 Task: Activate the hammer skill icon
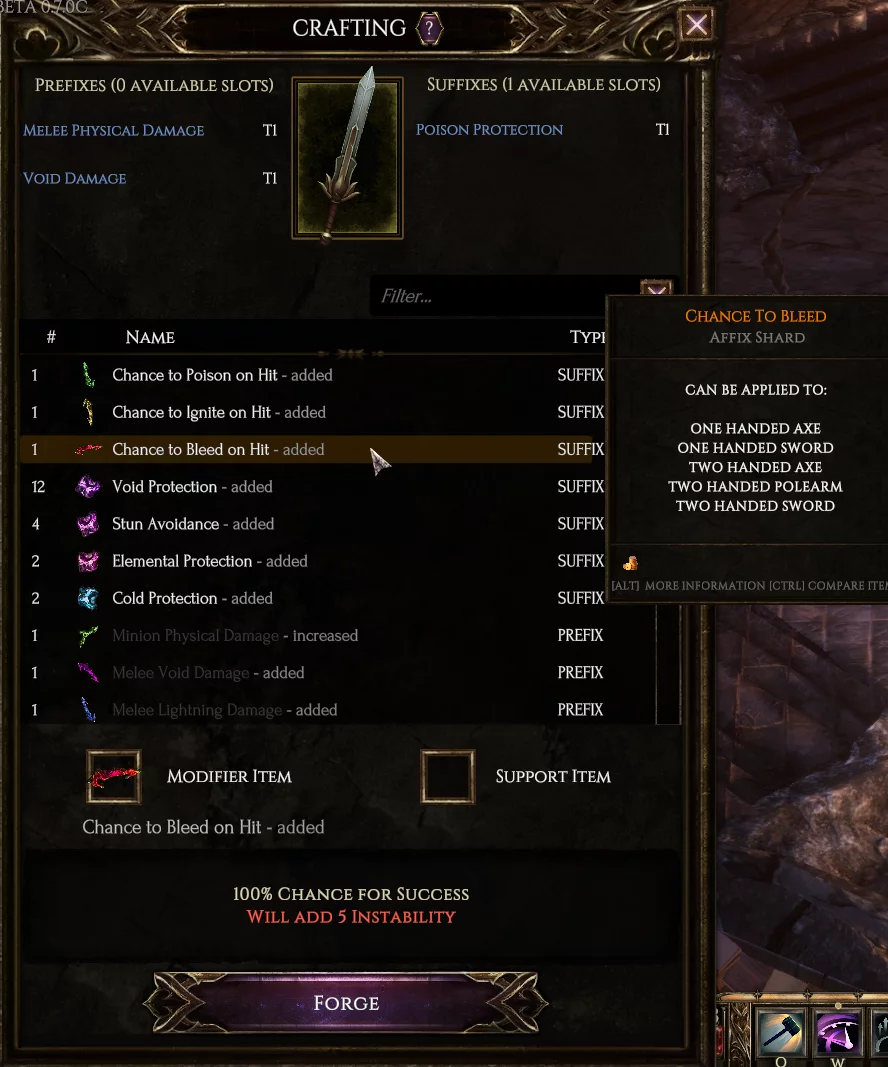point(780,1032)
